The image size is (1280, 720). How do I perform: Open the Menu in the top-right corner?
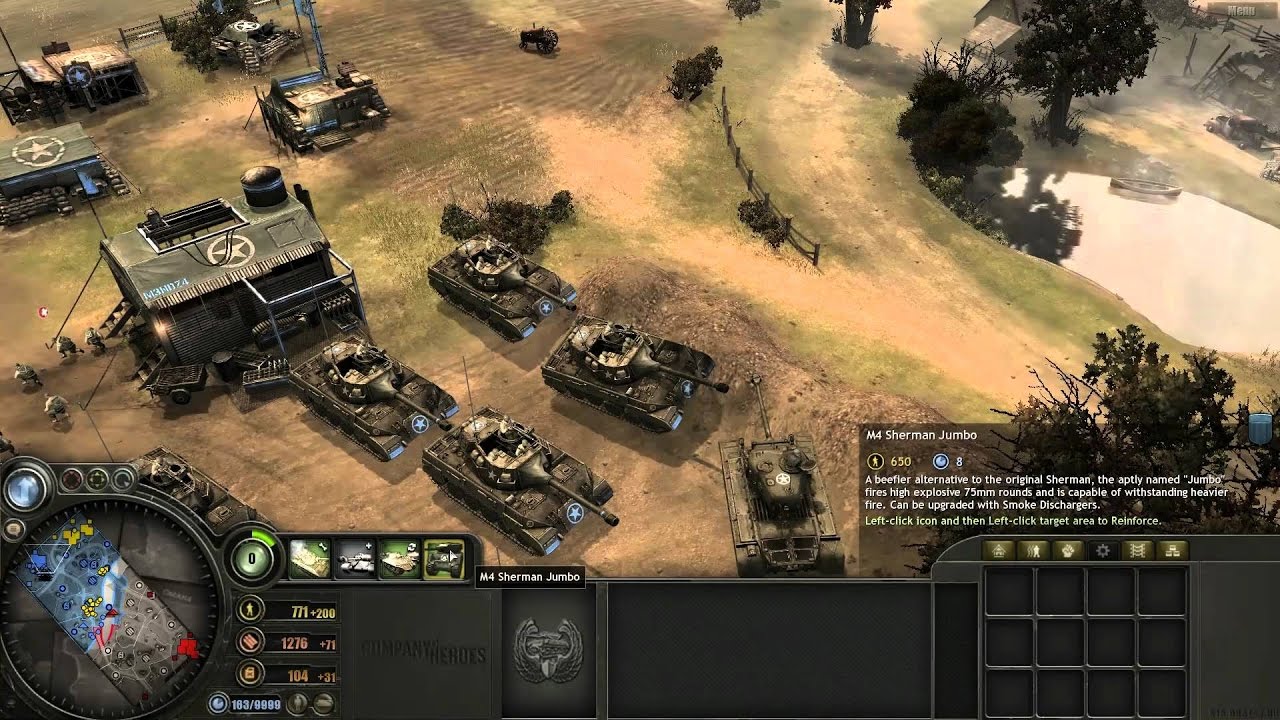[x=1244, y=10]
